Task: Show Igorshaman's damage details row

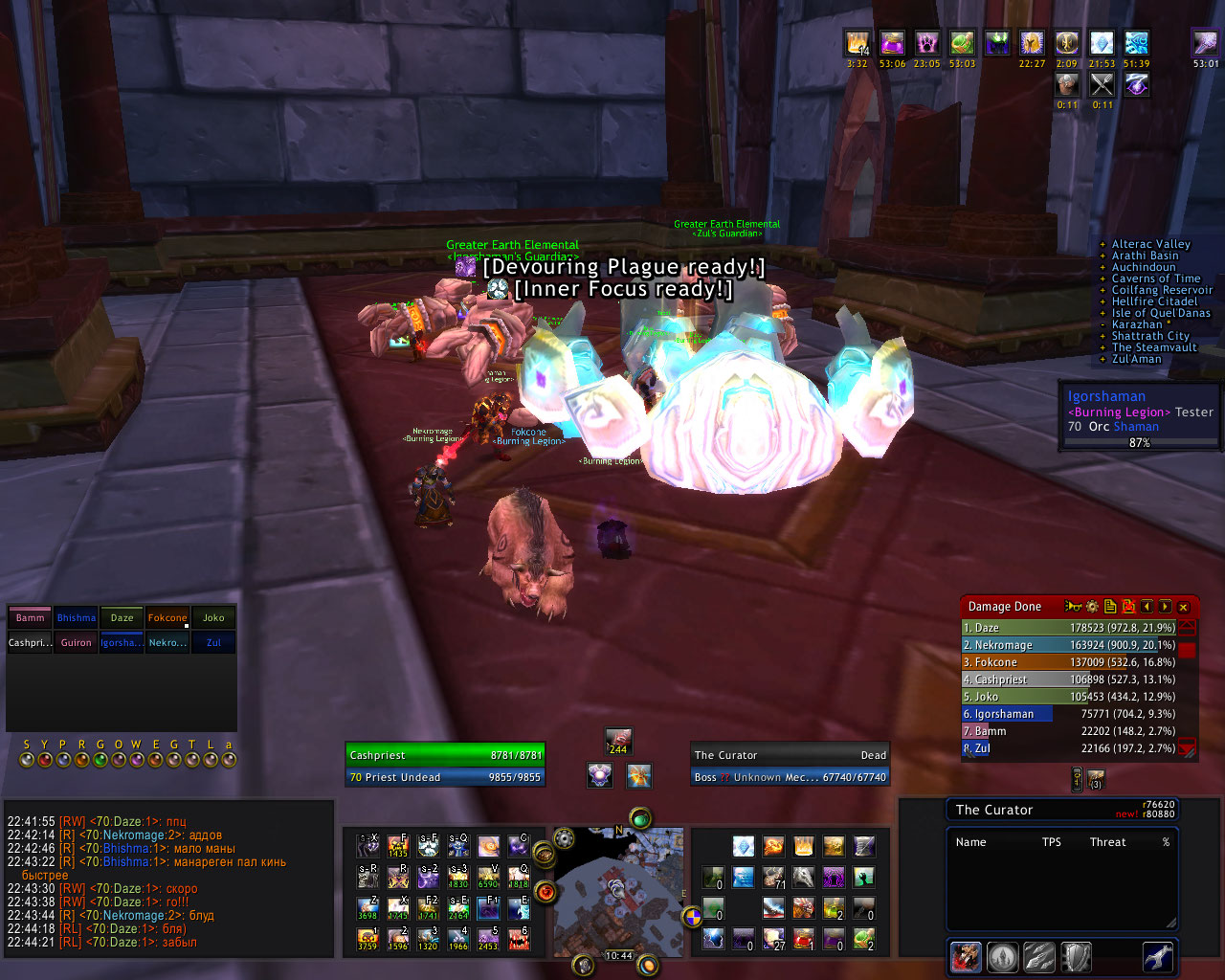Action: click(x=1068, y=714)
